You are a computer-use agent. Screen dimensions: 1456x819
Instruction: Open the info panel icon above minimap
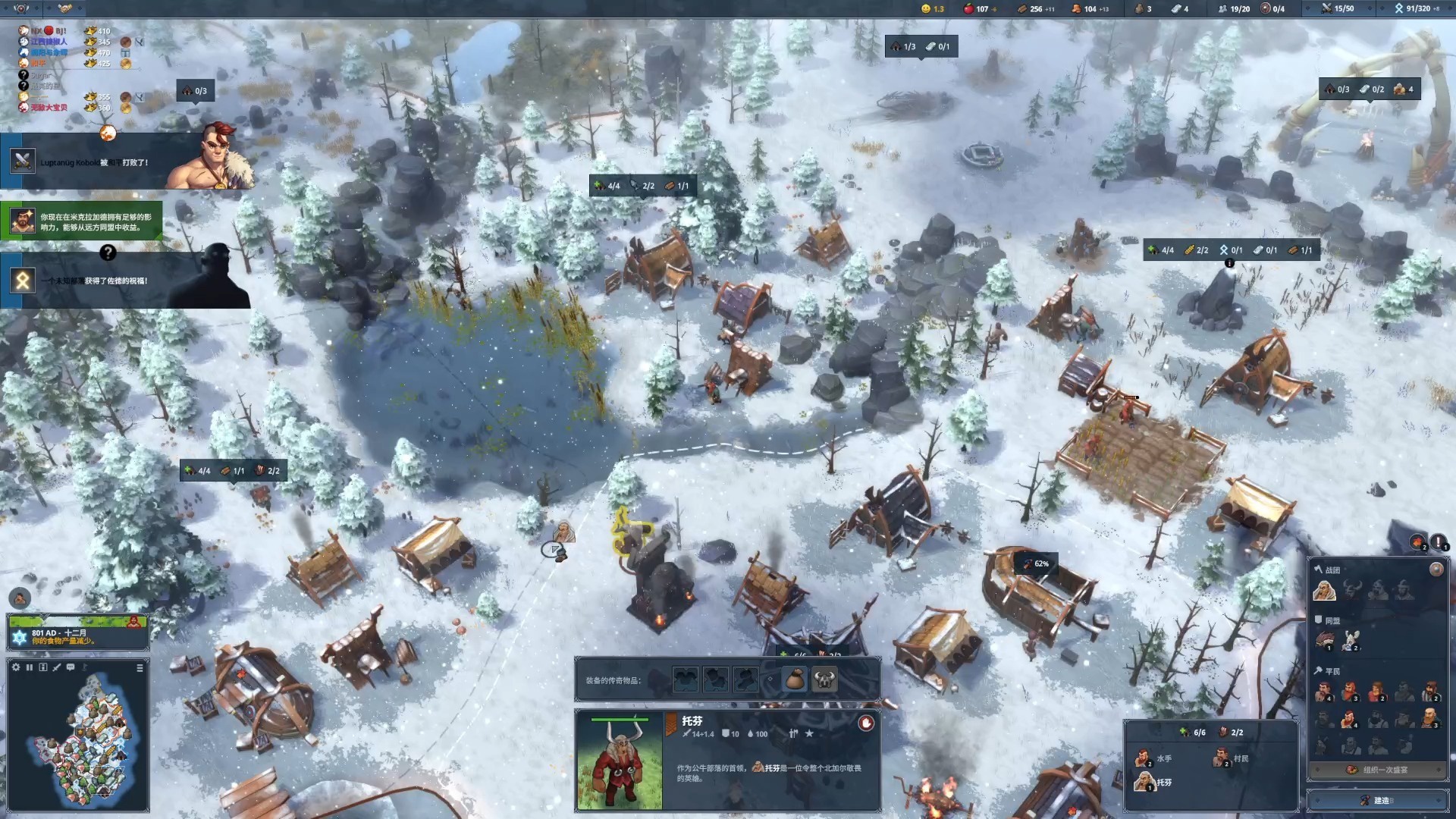(43, 667)
